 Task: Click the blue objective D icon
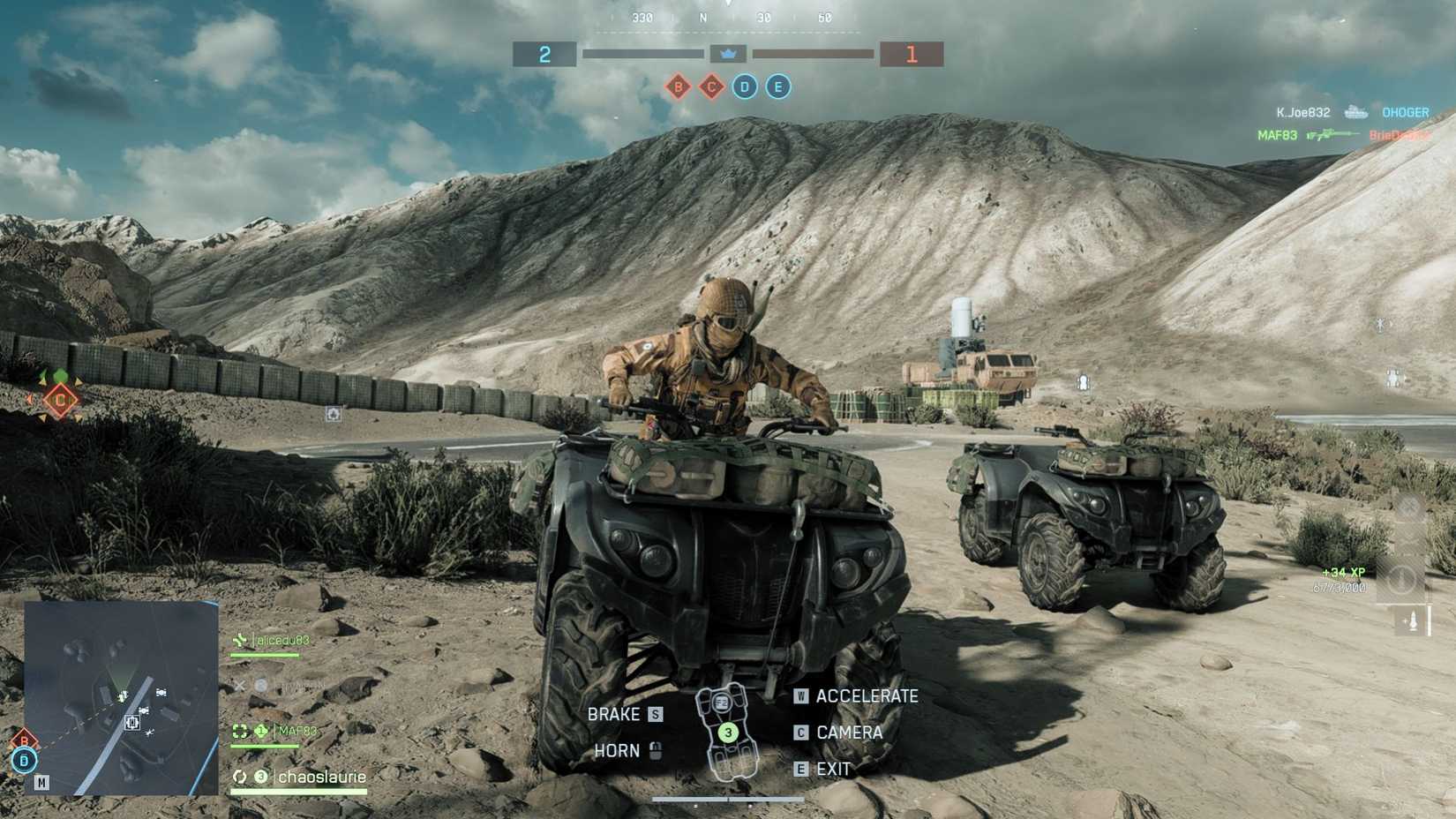click(744, 86)
